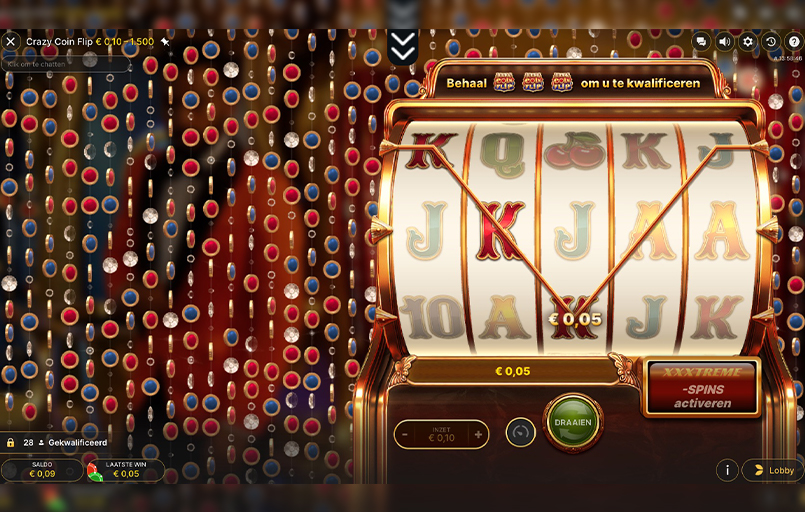
Task: Pin the game with the star icon
Action: 165,42
